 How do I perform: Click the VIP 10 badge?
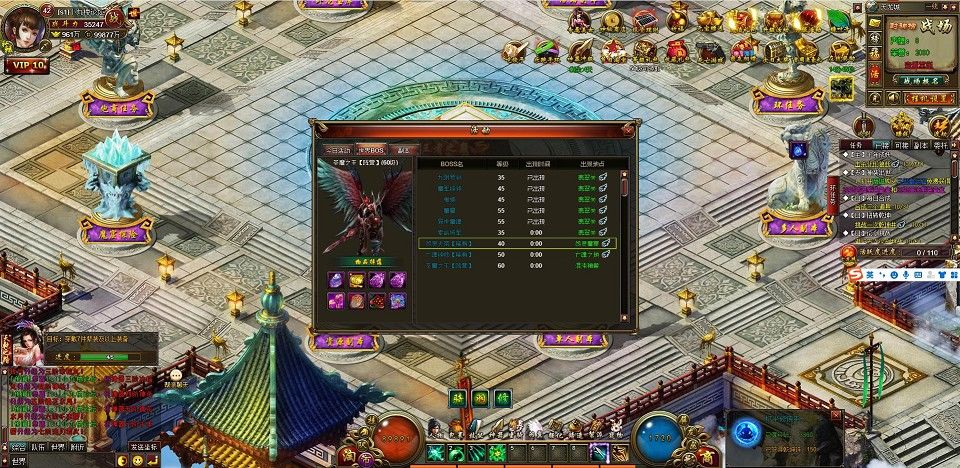pyautogui.click(x=28, y=65)
